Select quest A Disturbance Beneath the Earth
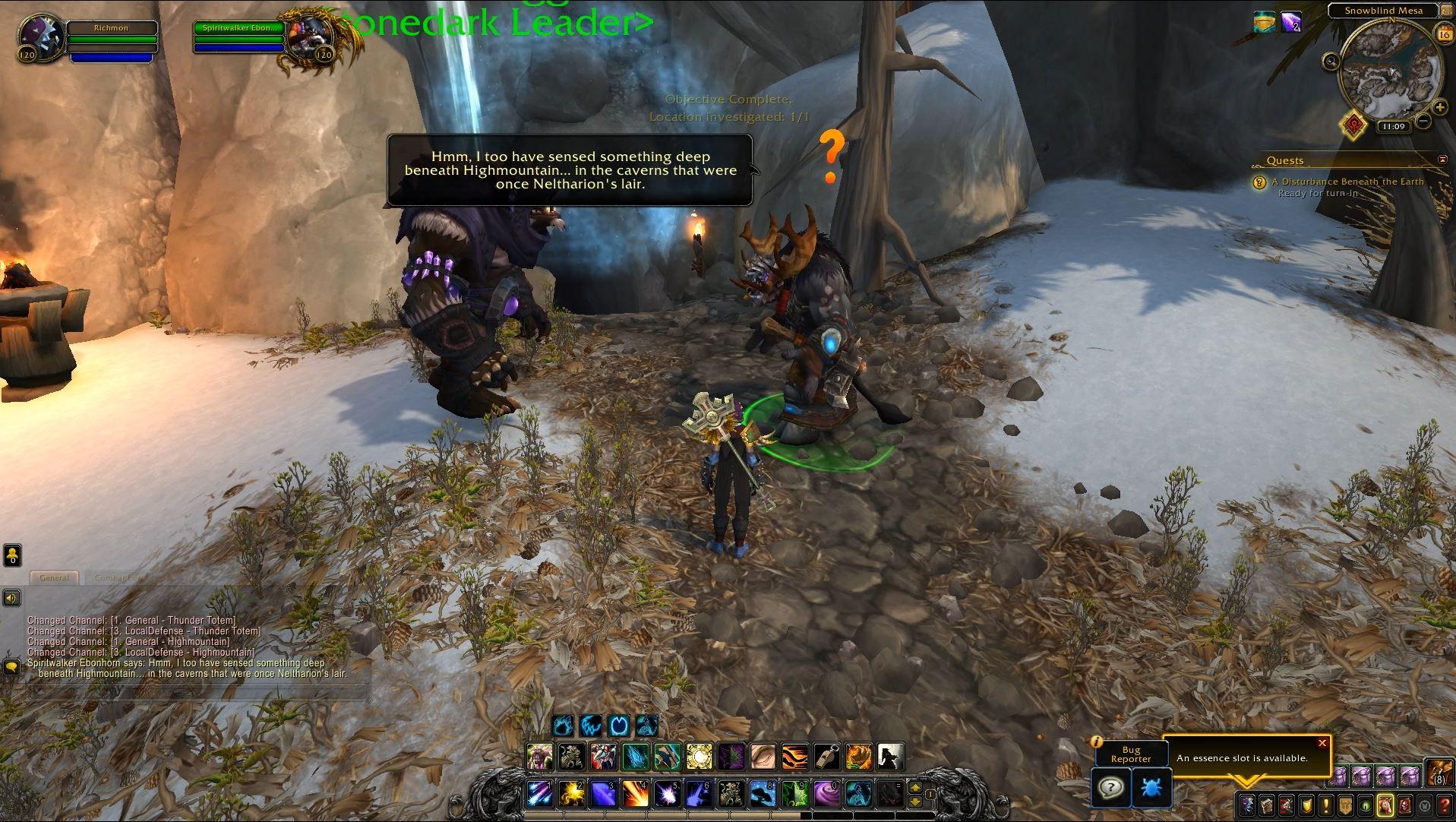The height and width of the screenshot is (822, 1456). coord(1347,182)
